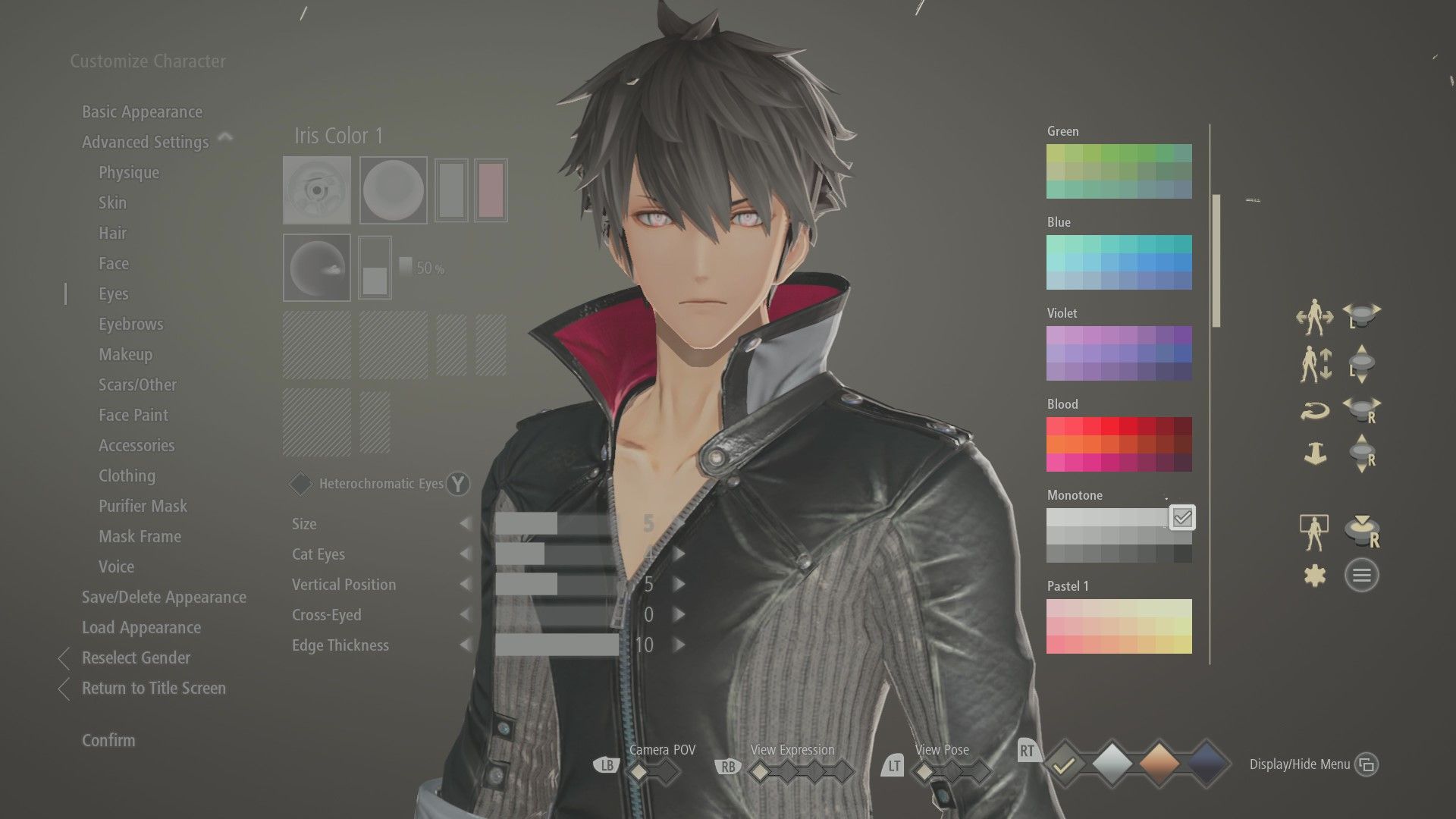Image resolution: width=1456 pixels, height=819 pixels.
Task: Select the second iris texture thumbnail
Action: point(393,189)
